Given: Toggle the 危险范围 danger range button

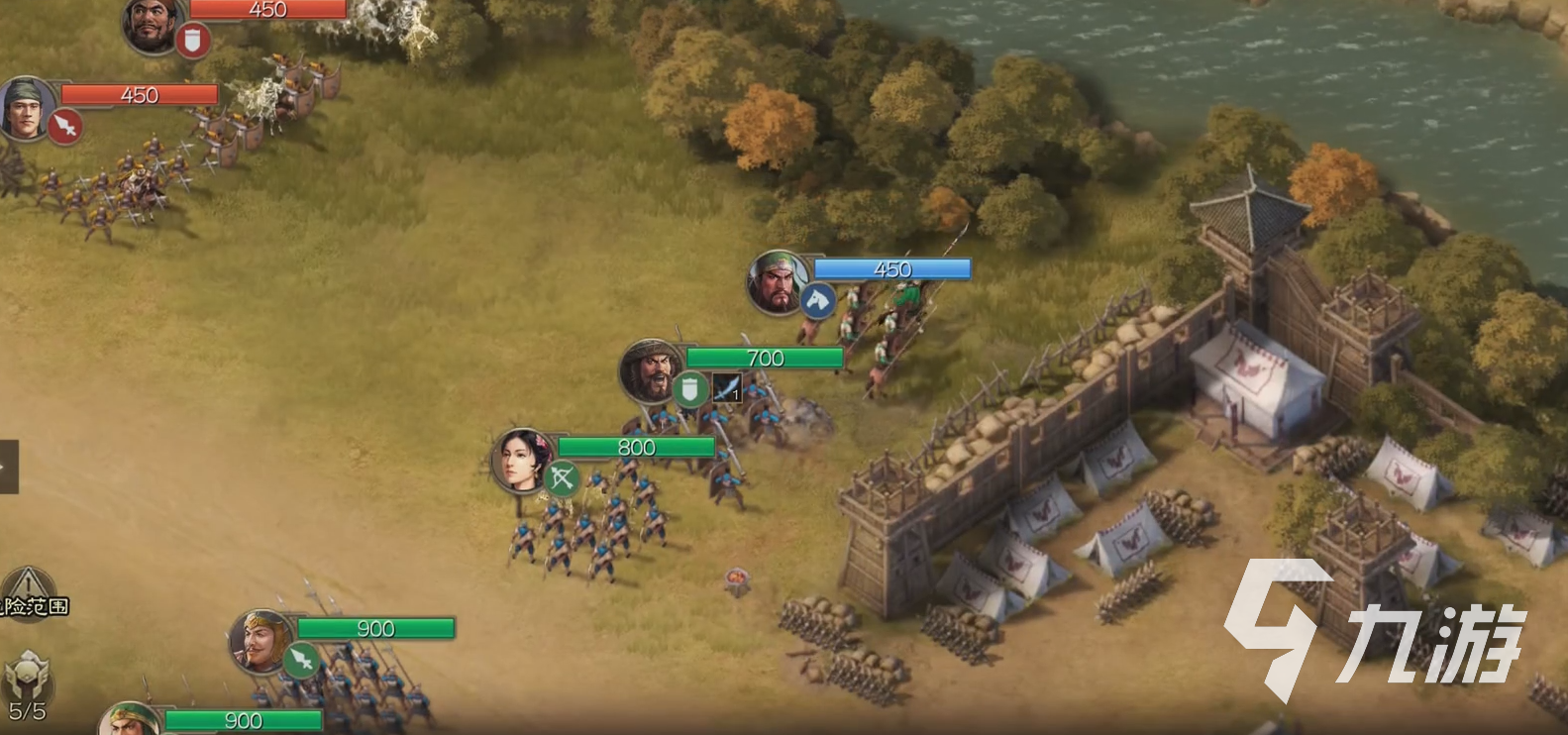Looking at the screenshot, I should [x=31, y=593].
